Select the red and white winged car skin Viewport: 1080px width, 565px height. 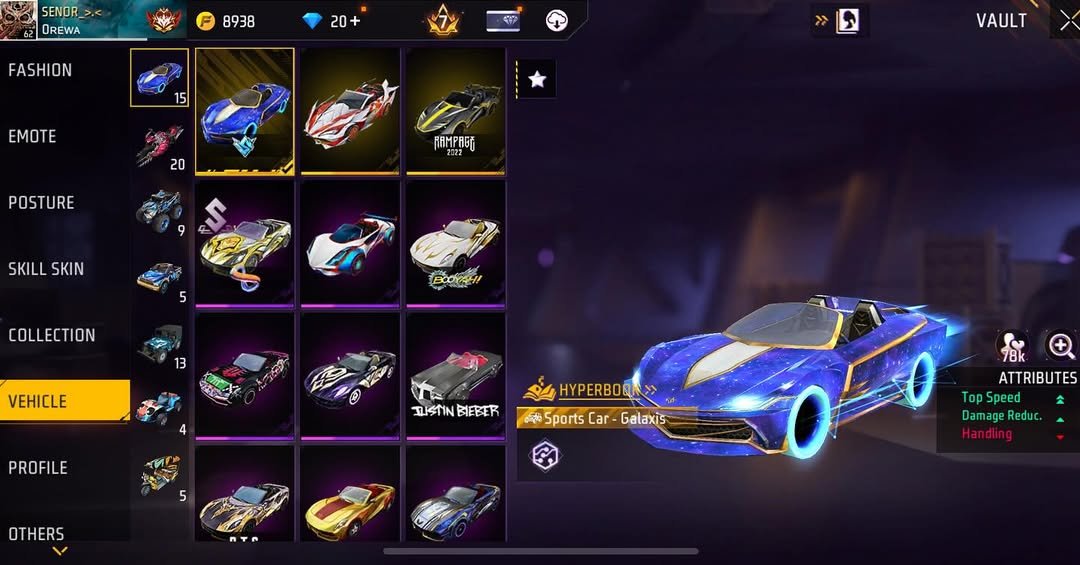pos(350,112)
